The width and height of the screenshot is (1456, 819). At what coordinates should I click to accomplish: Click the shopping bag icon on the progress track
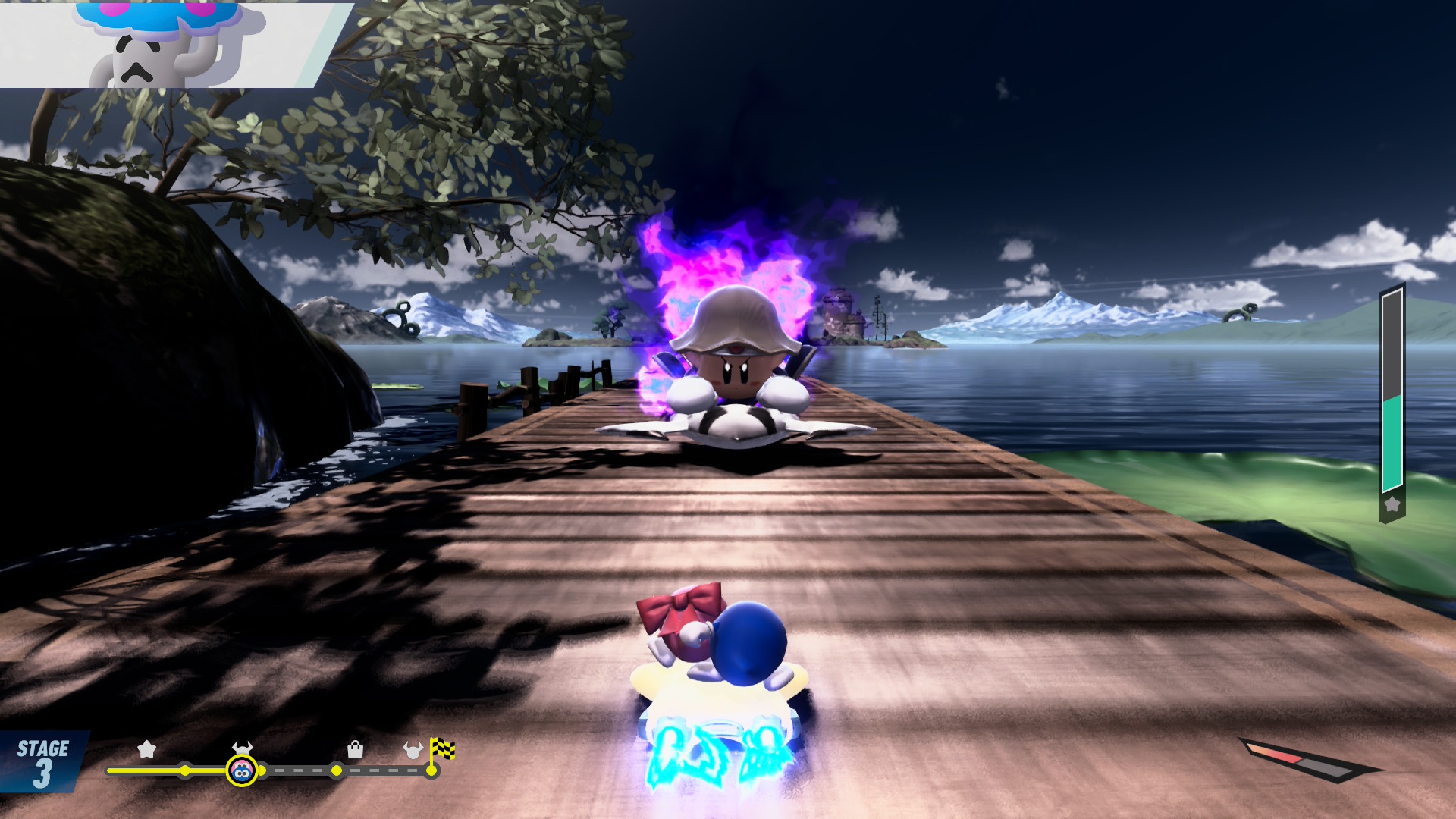coord(355,750)
